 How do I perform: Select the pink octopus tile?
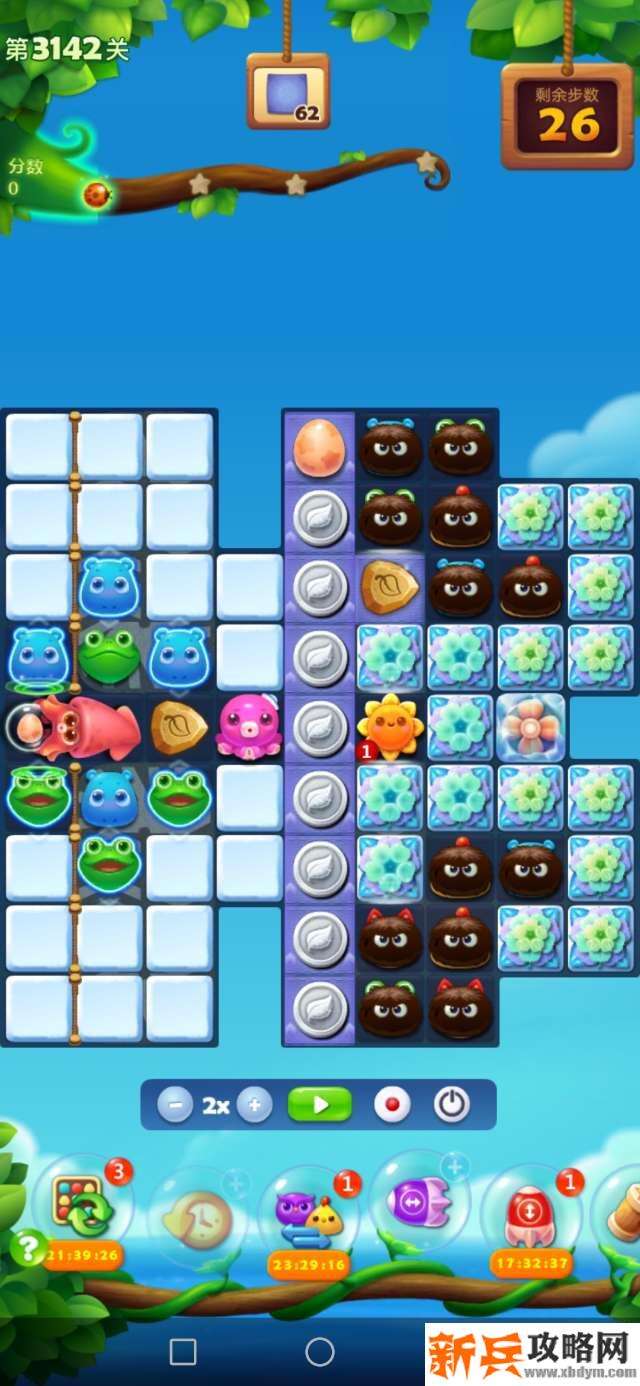249,726
